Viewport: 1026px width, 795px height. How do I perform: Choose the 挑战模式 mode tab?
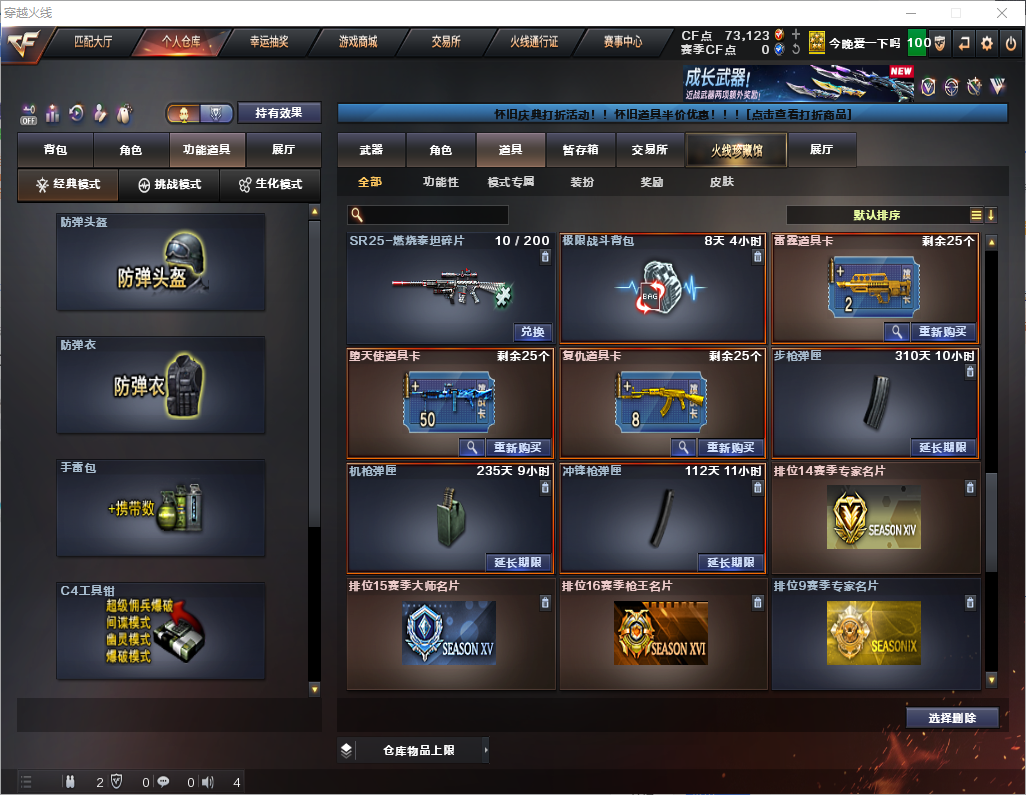click(x=169, y=185)
